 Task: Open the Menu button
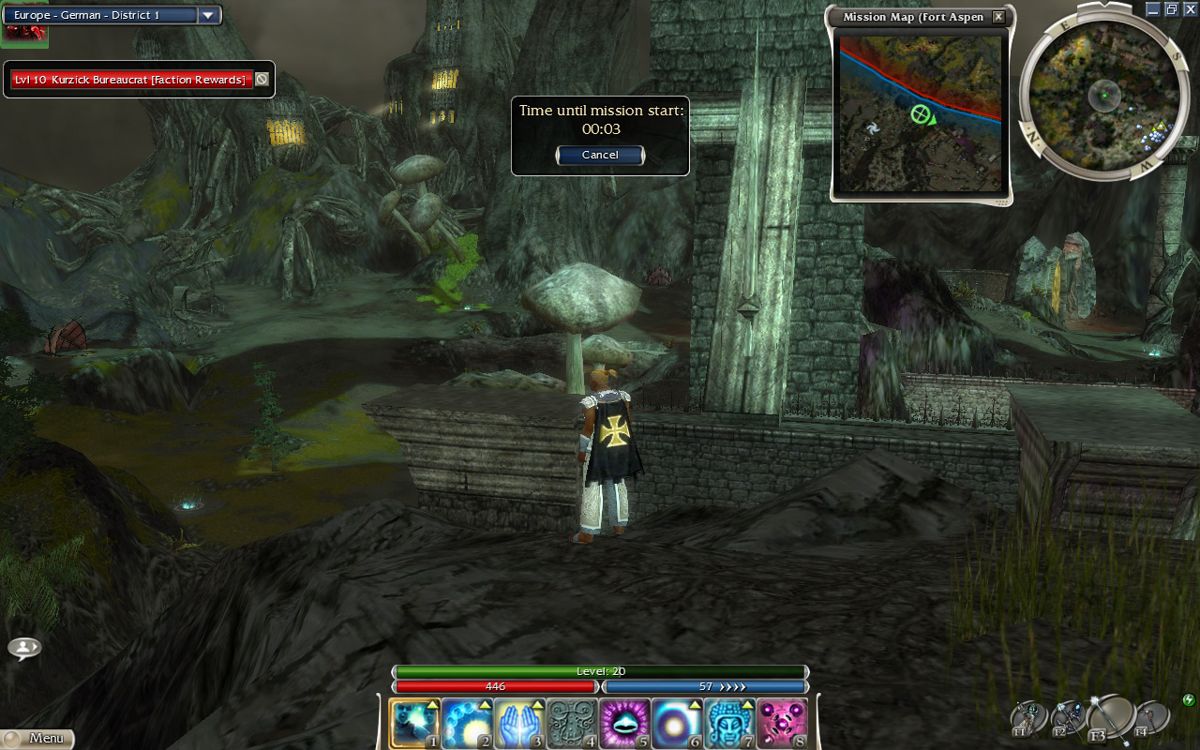click(38, 739)
